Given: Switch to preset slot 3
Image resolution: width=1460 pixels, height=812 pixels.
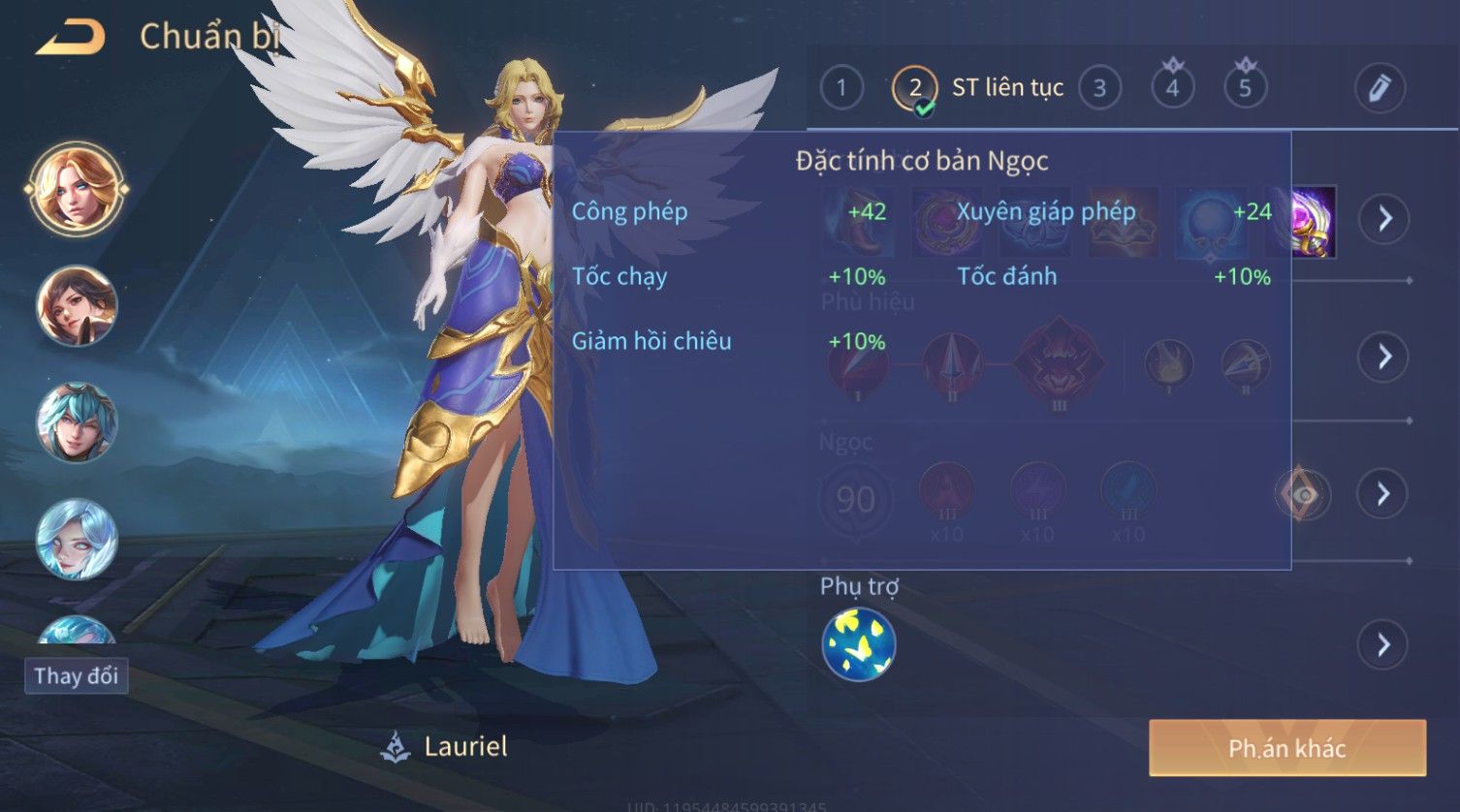Looking at the screenshot, I should (x=1099, y=88).
